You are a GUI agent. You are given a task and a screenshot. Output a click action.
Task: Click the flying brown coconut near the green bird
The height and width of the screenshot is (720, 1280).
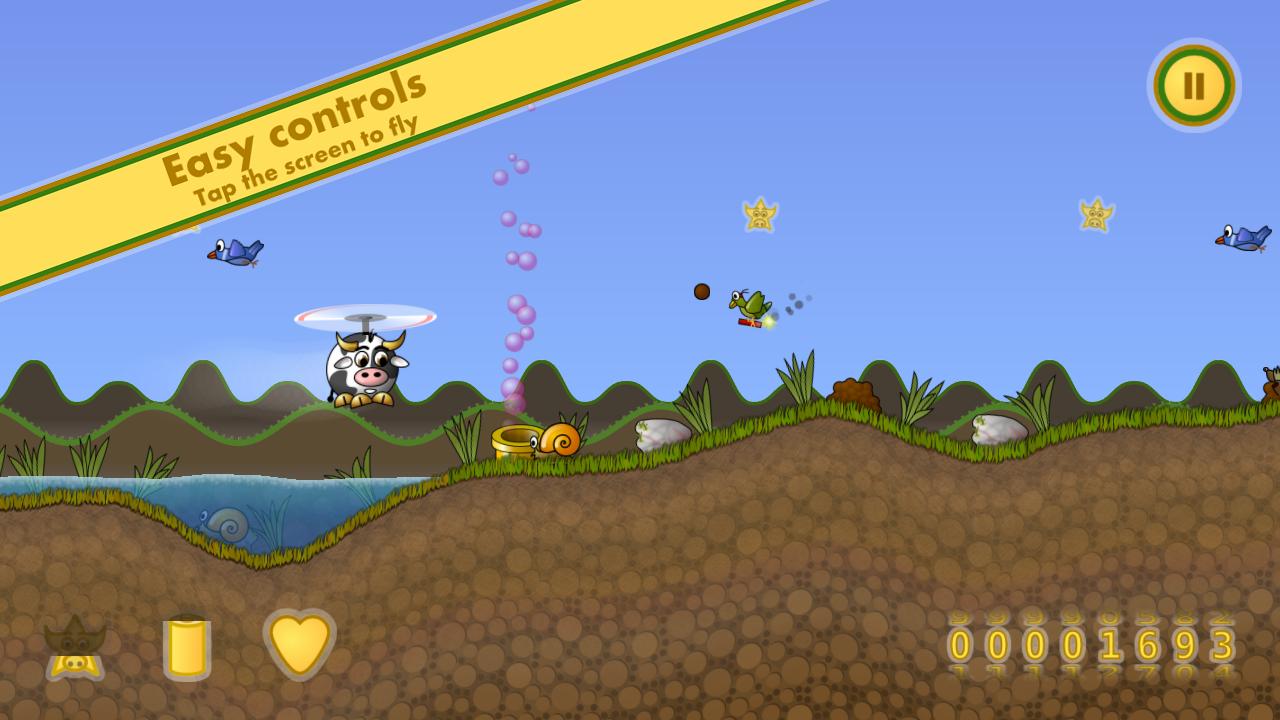click(x=701, y=290)
